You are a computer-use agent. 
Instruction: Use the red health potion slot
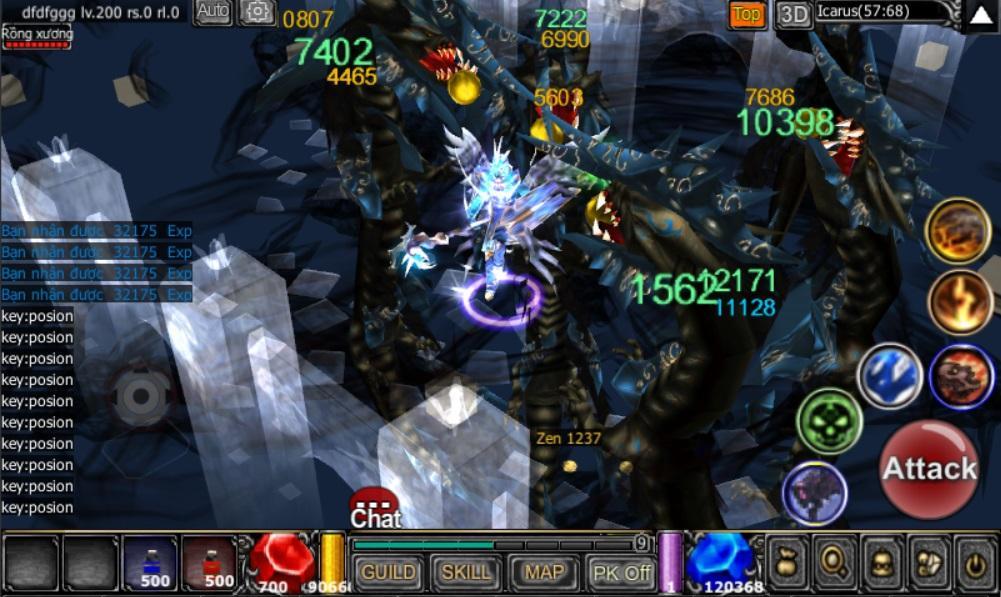[x=209, y=564]
